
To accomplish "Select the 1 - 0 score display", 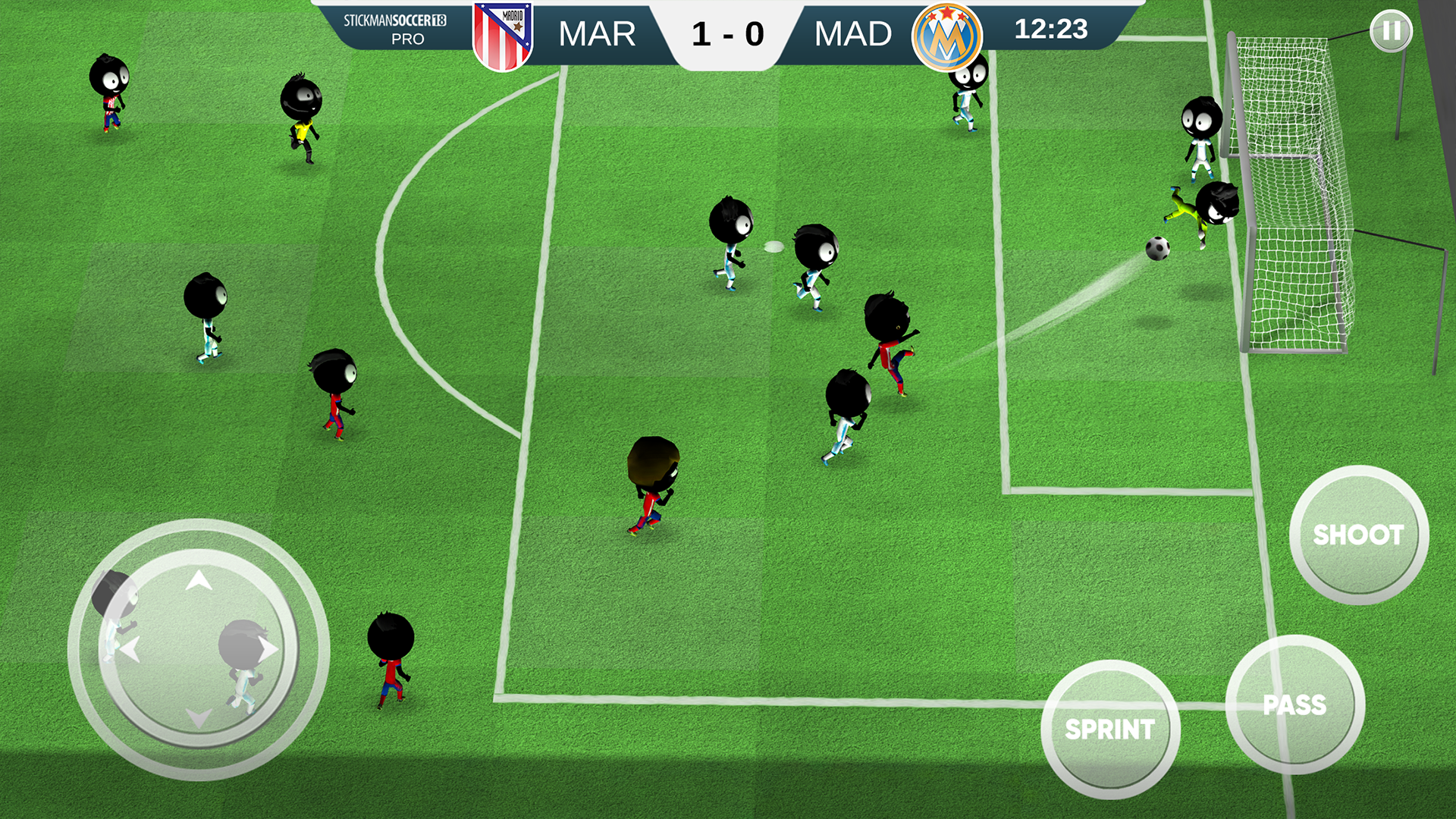I will (726, 33).
